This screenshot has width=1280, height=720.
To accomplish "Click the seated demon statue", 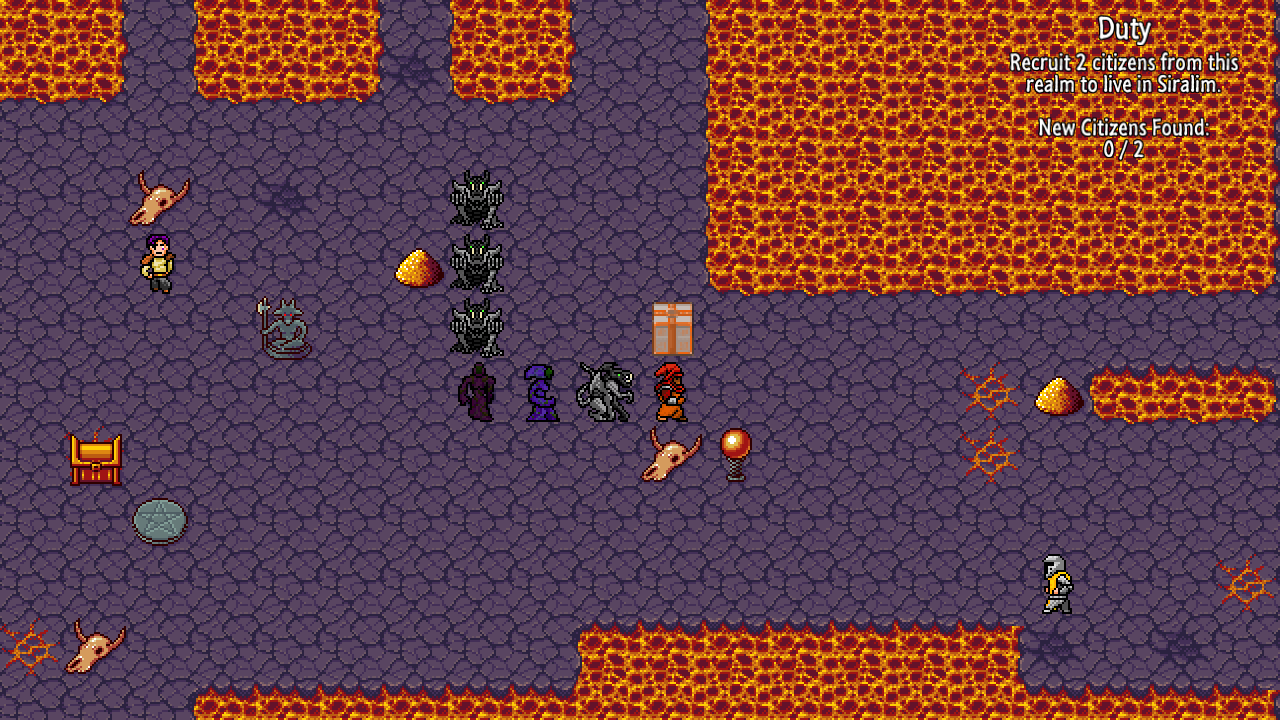I will pyautogui.click(x=283, y=330).
